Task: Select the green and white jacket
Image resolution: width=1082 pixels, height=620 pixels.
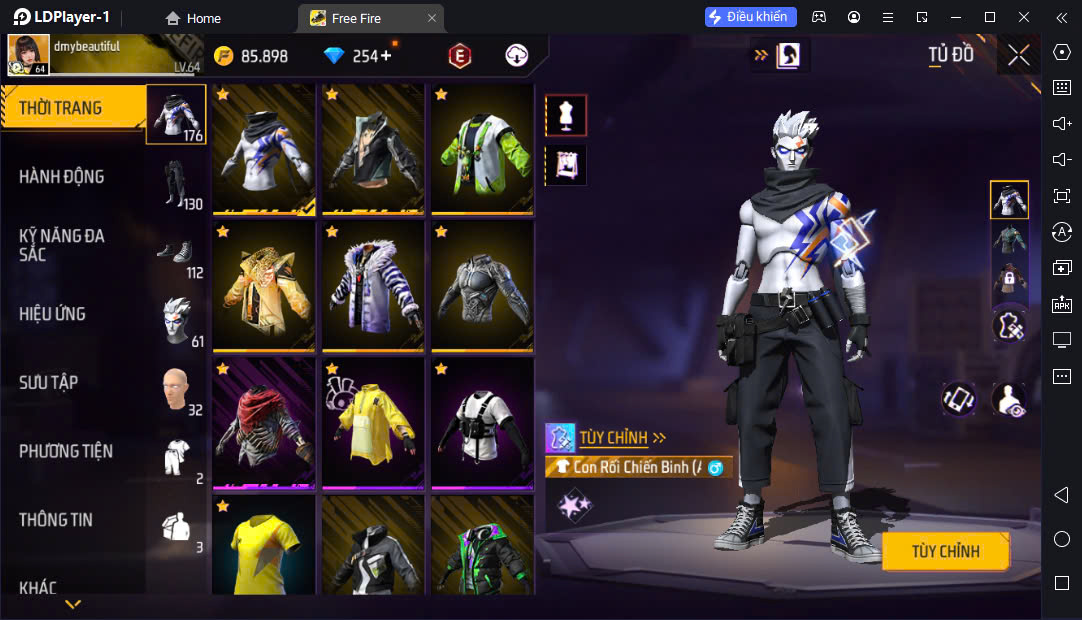Action: tap(482, 148)
